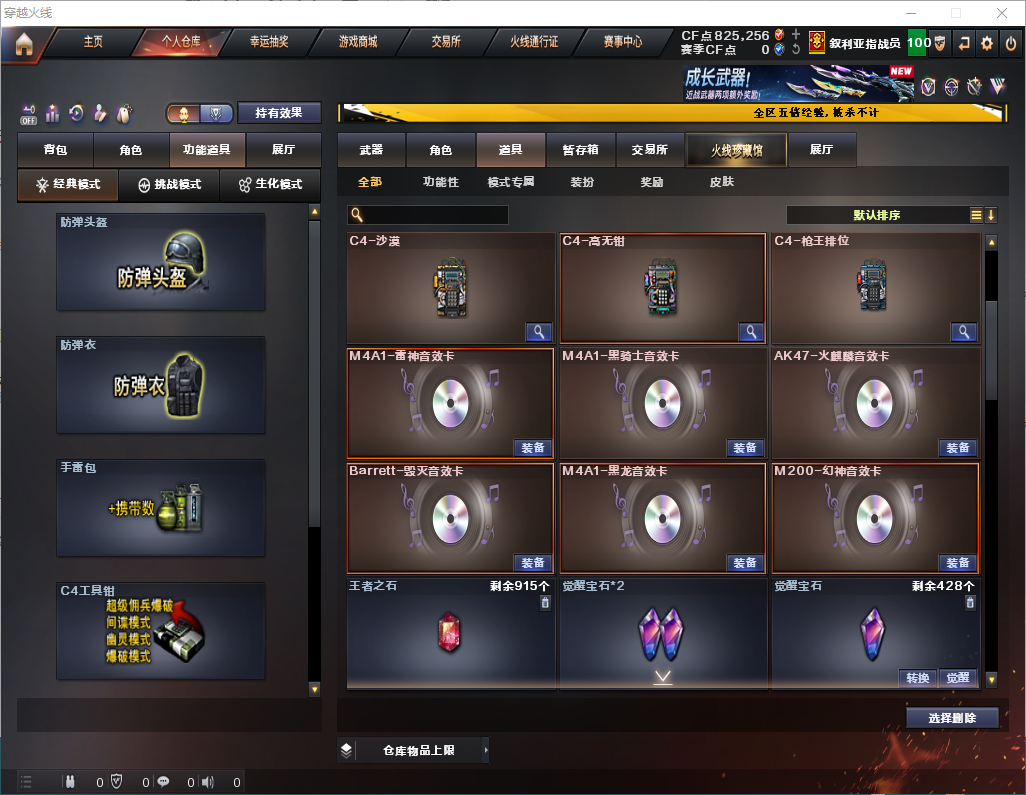Click 觉醒 on the 觉醒宝石 item
Viewport: 1026px width, 795px height.
click(957, 678)
